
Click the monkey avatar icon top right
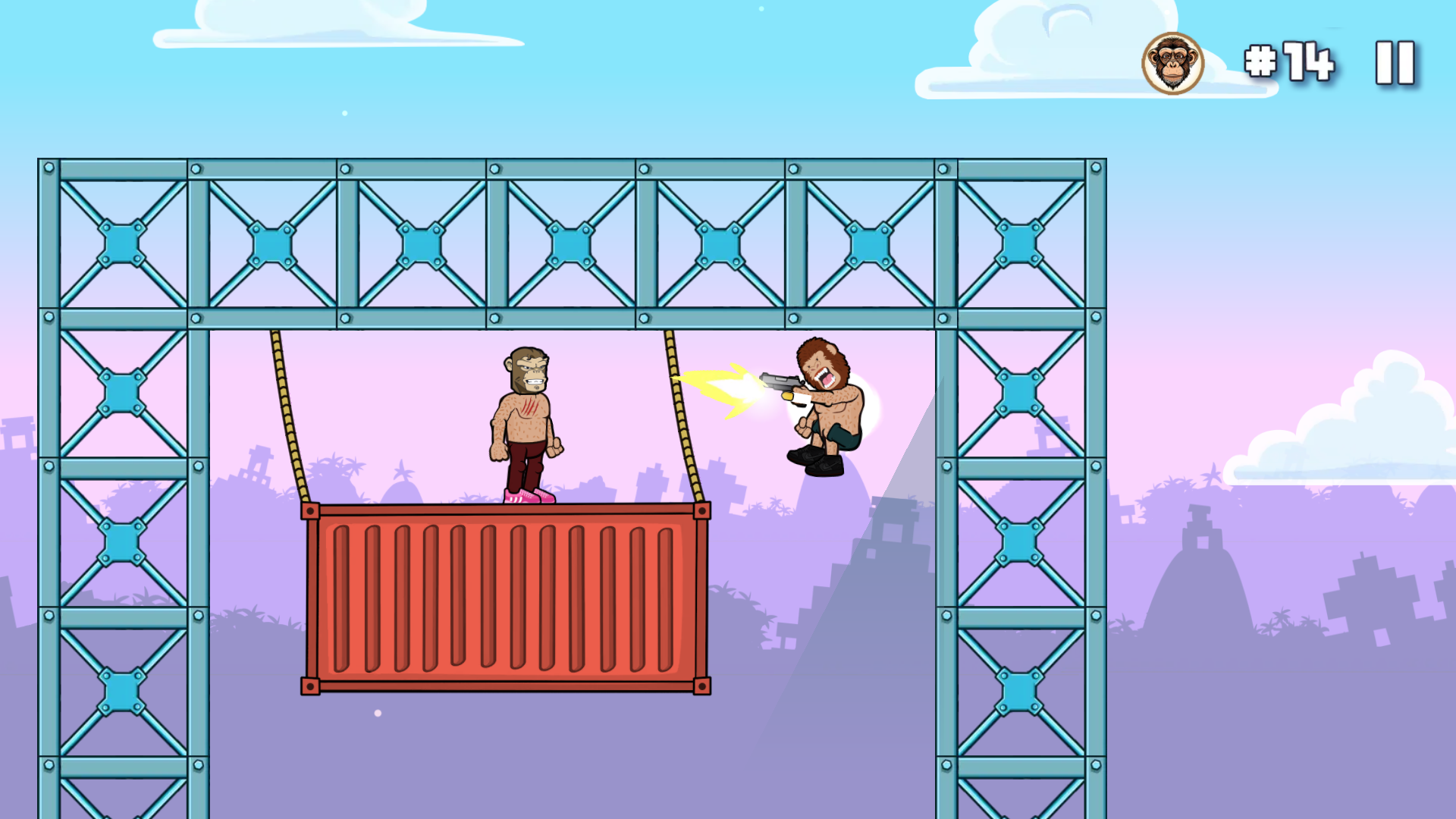click(x=1171, y=64)
